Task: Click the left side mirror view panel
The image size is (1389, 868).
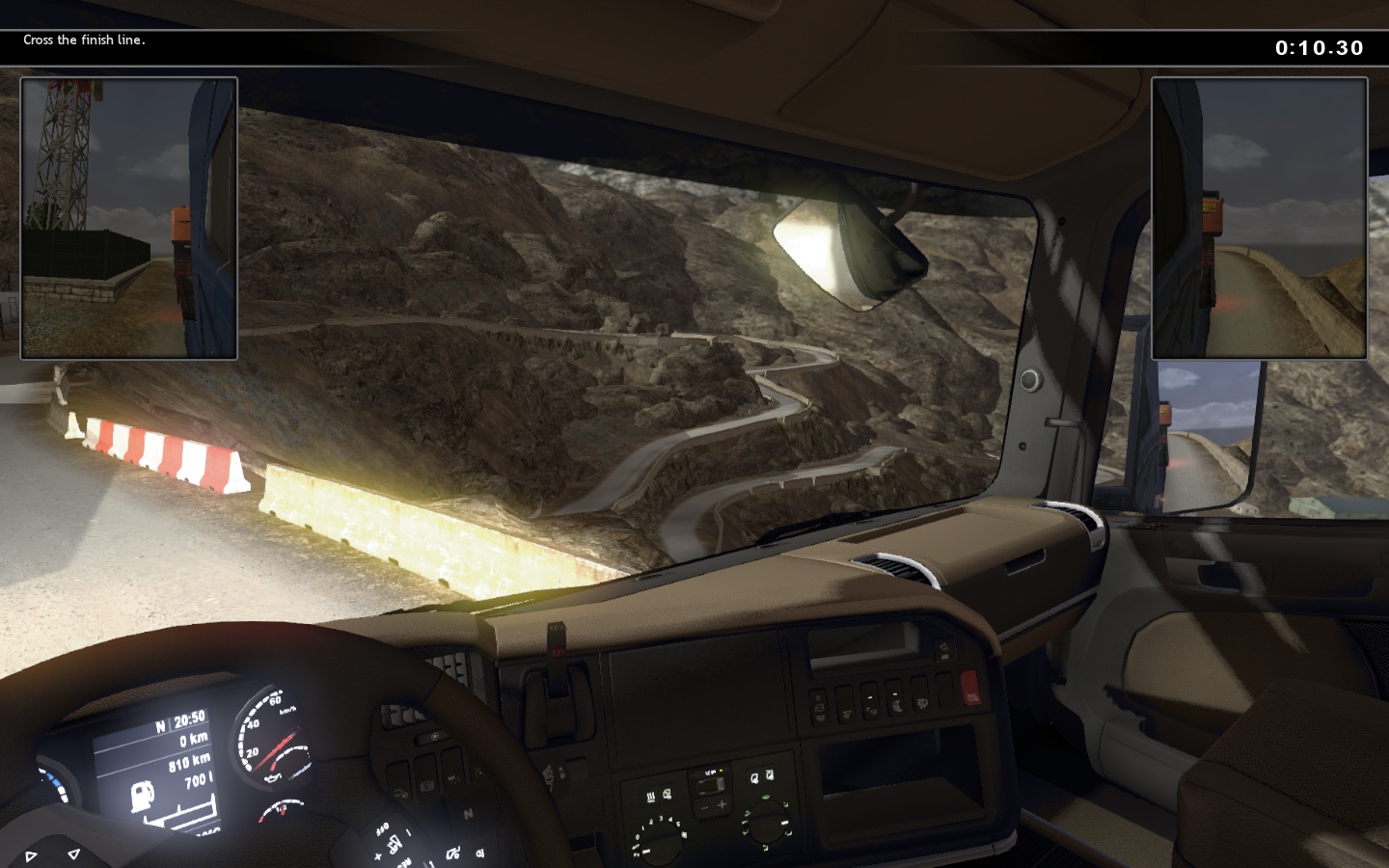Action: click(129, 218)
